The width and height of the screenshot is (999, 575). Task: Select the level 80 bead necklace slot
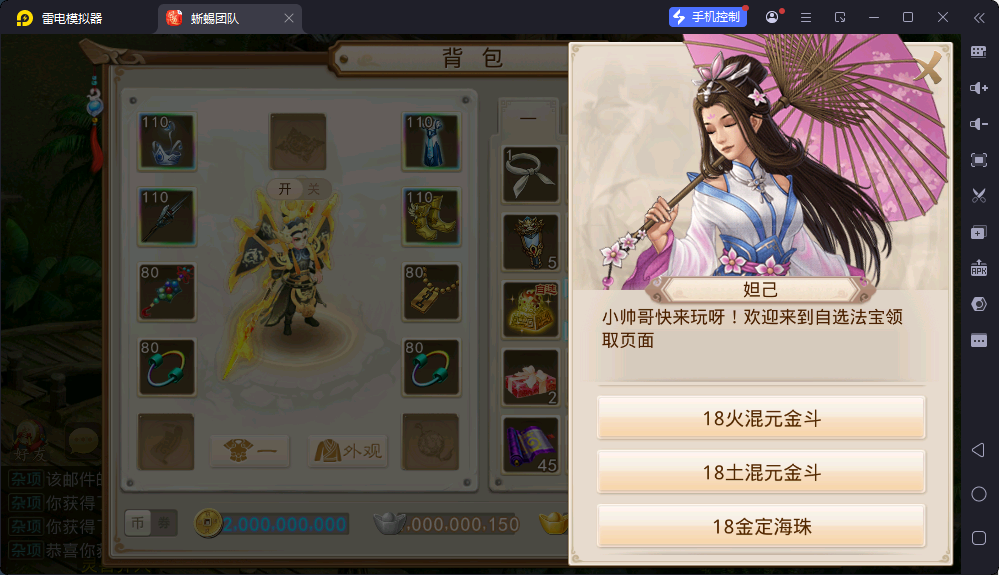(166, 292)
